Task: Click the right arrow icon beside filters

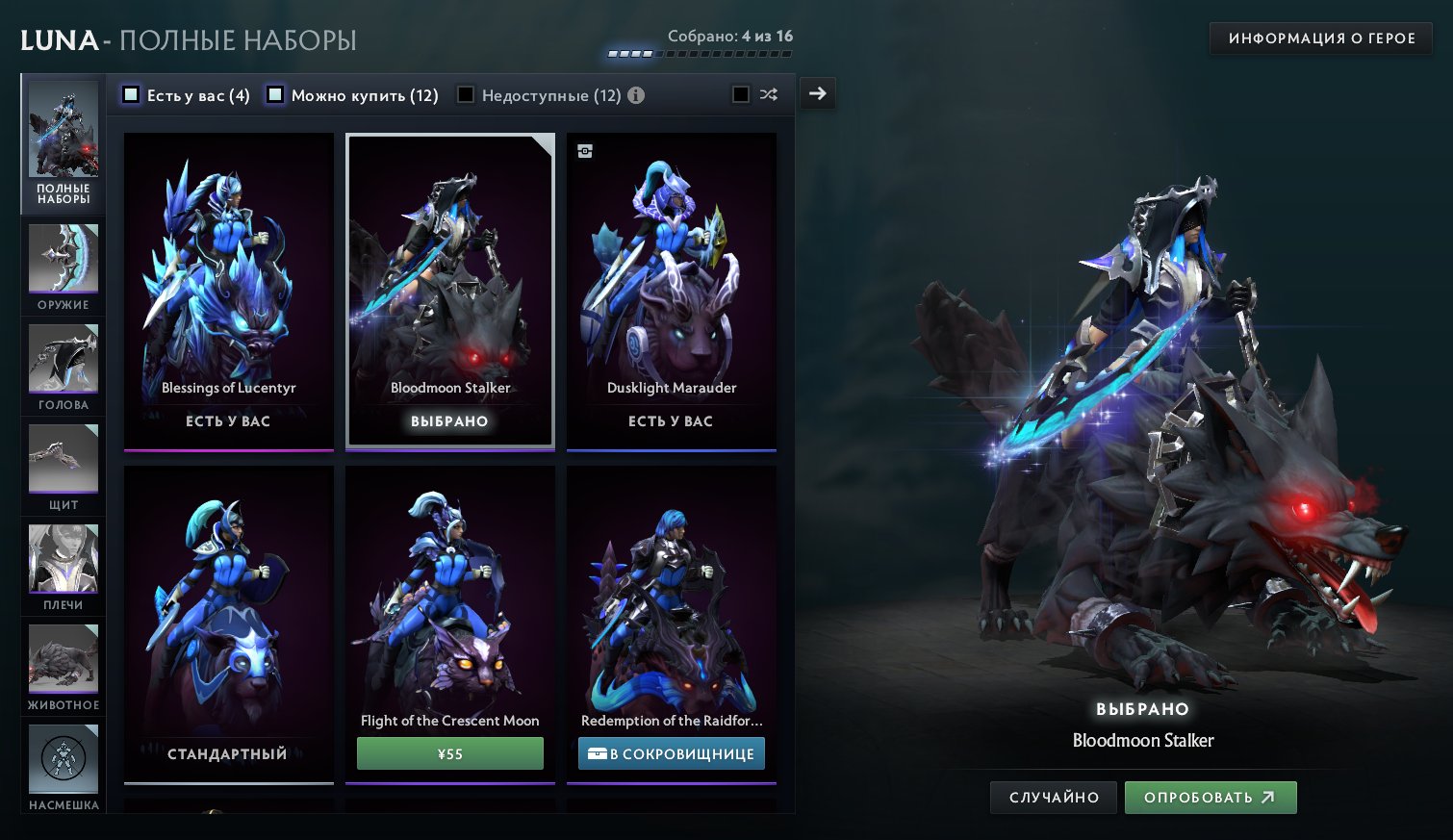Action: click(817, 93)
